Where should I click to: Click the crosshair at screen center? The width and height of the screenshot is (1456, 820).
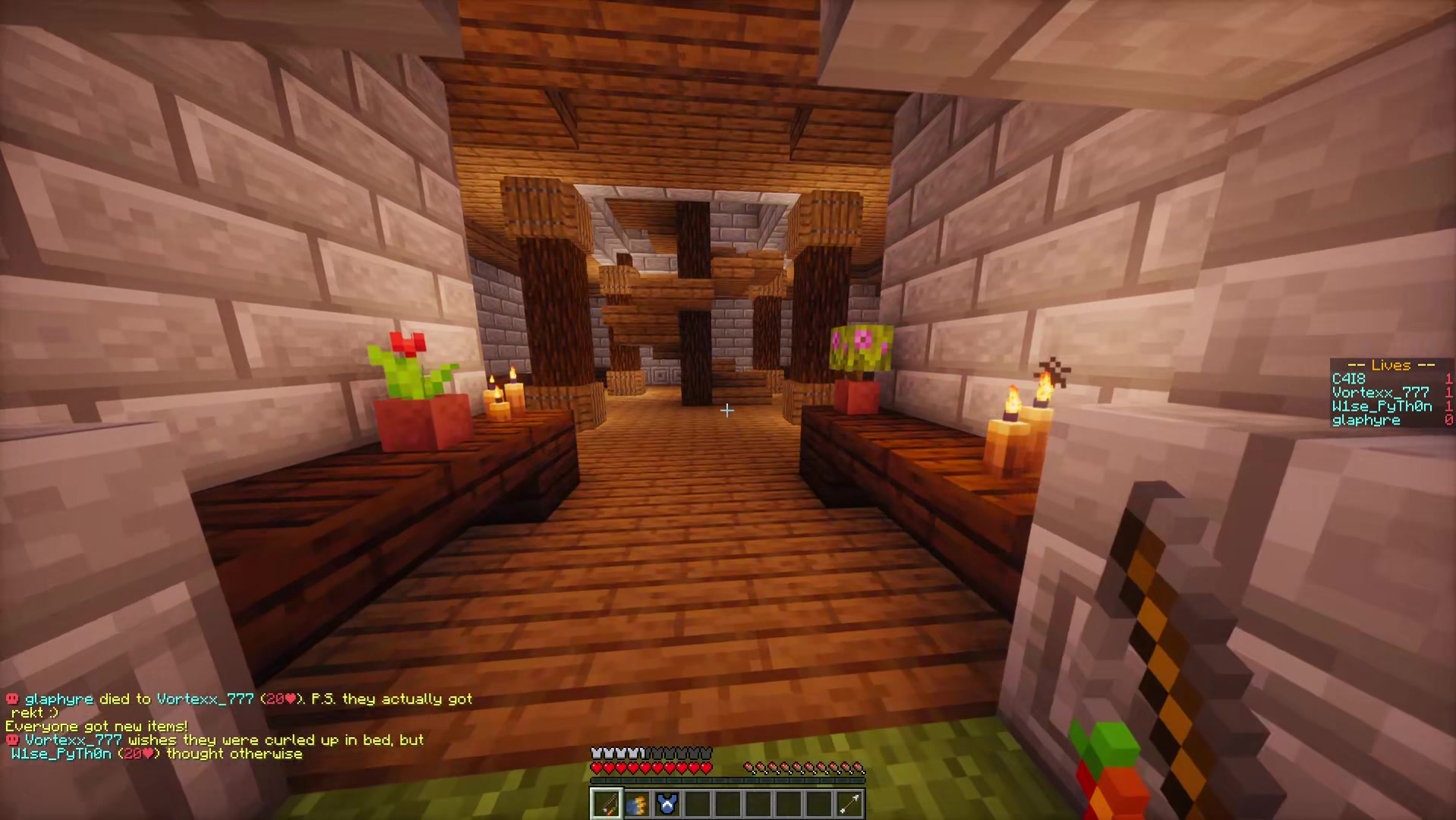726,410
